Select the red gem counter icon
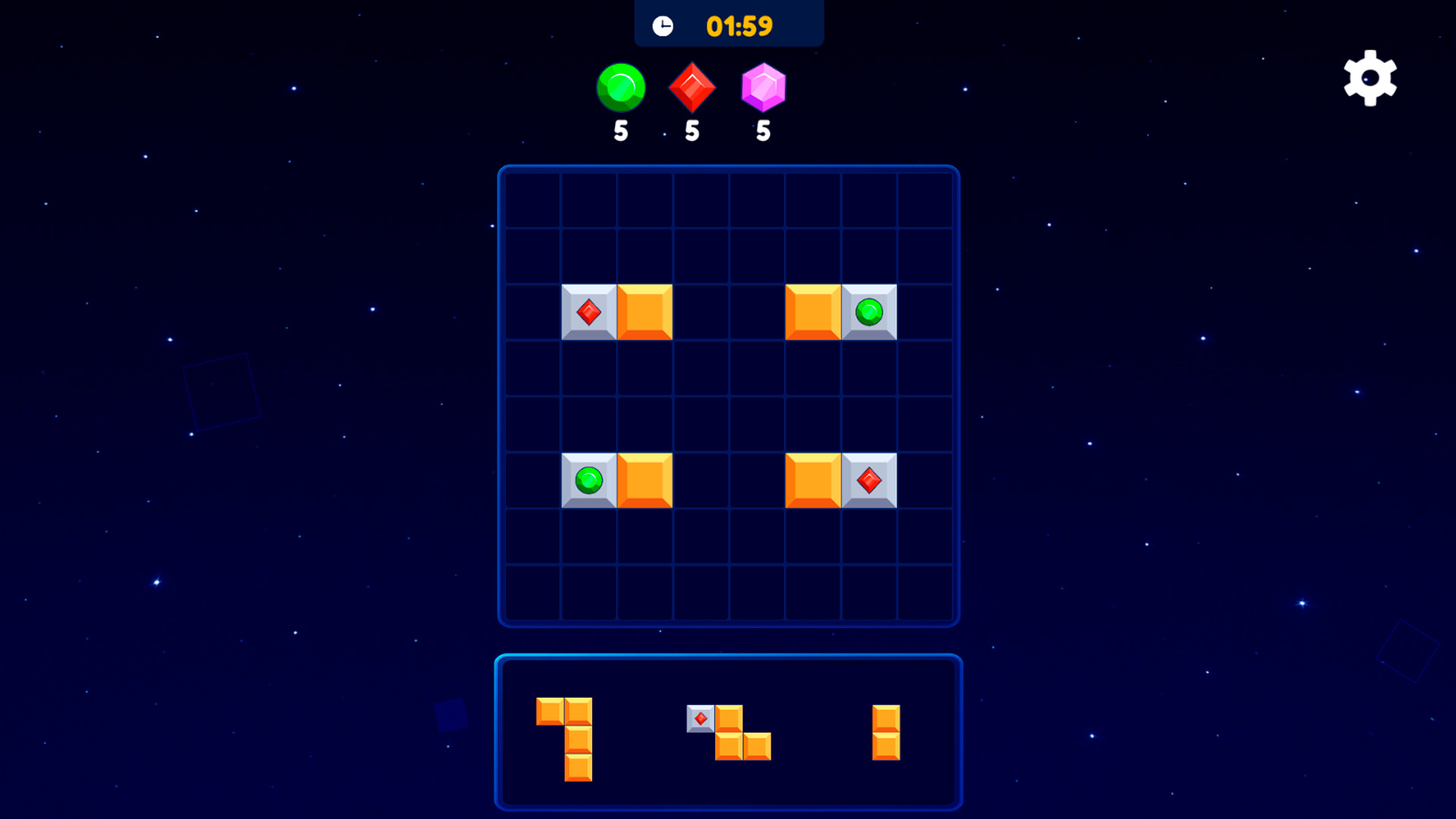 (692, 86)
